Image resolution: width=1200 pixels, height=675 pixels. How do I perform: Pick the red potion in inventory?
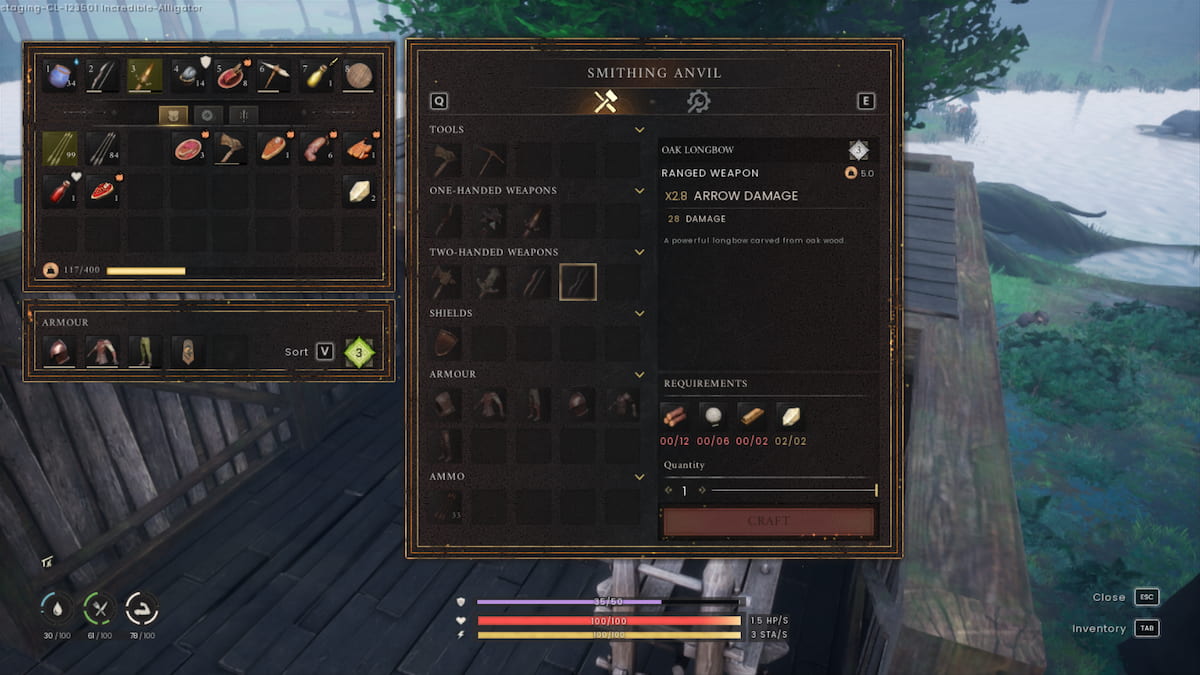59,190
